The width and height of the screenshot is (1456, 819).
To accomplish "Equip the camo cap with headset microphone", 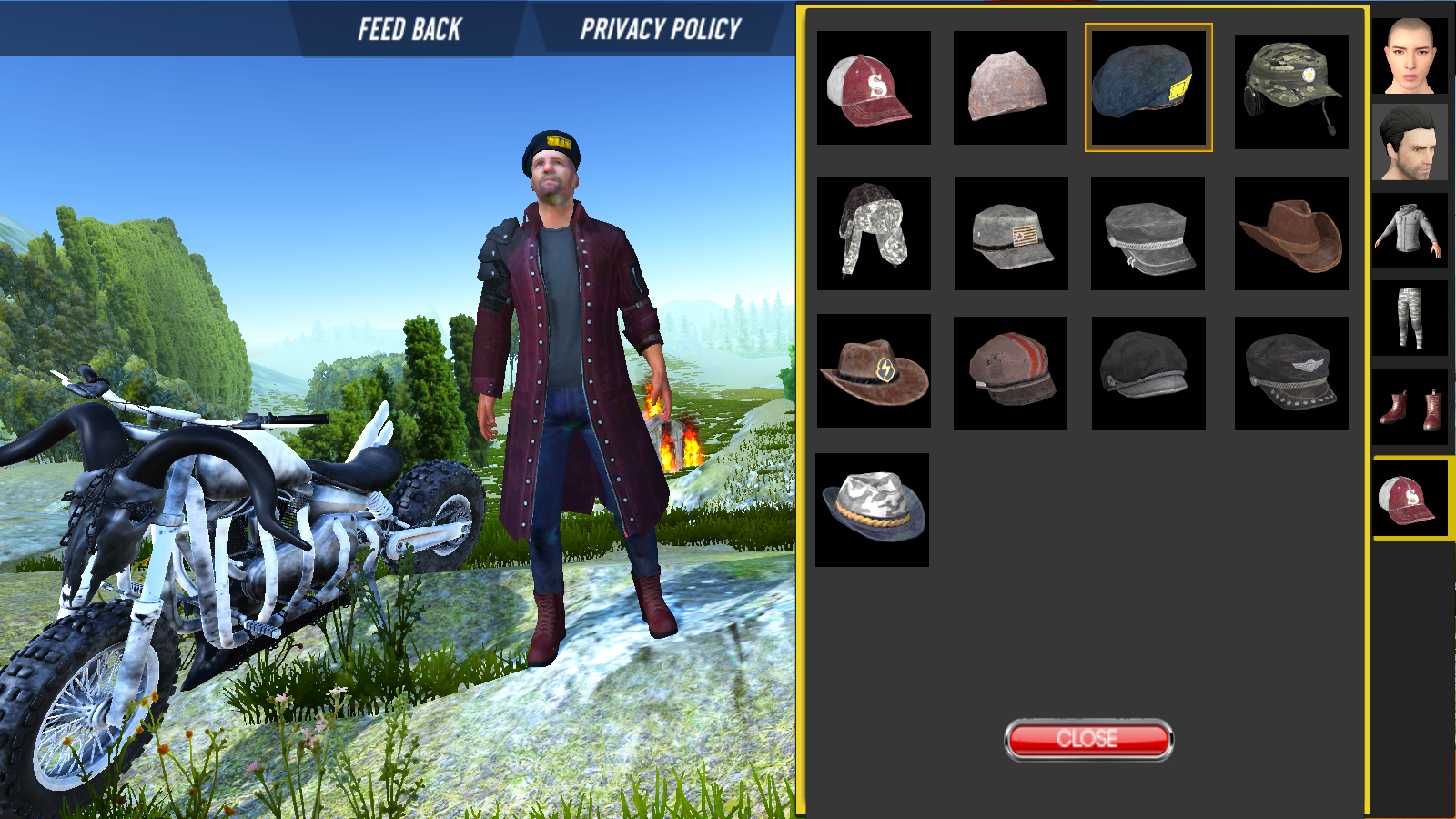I will (1291, 92).
